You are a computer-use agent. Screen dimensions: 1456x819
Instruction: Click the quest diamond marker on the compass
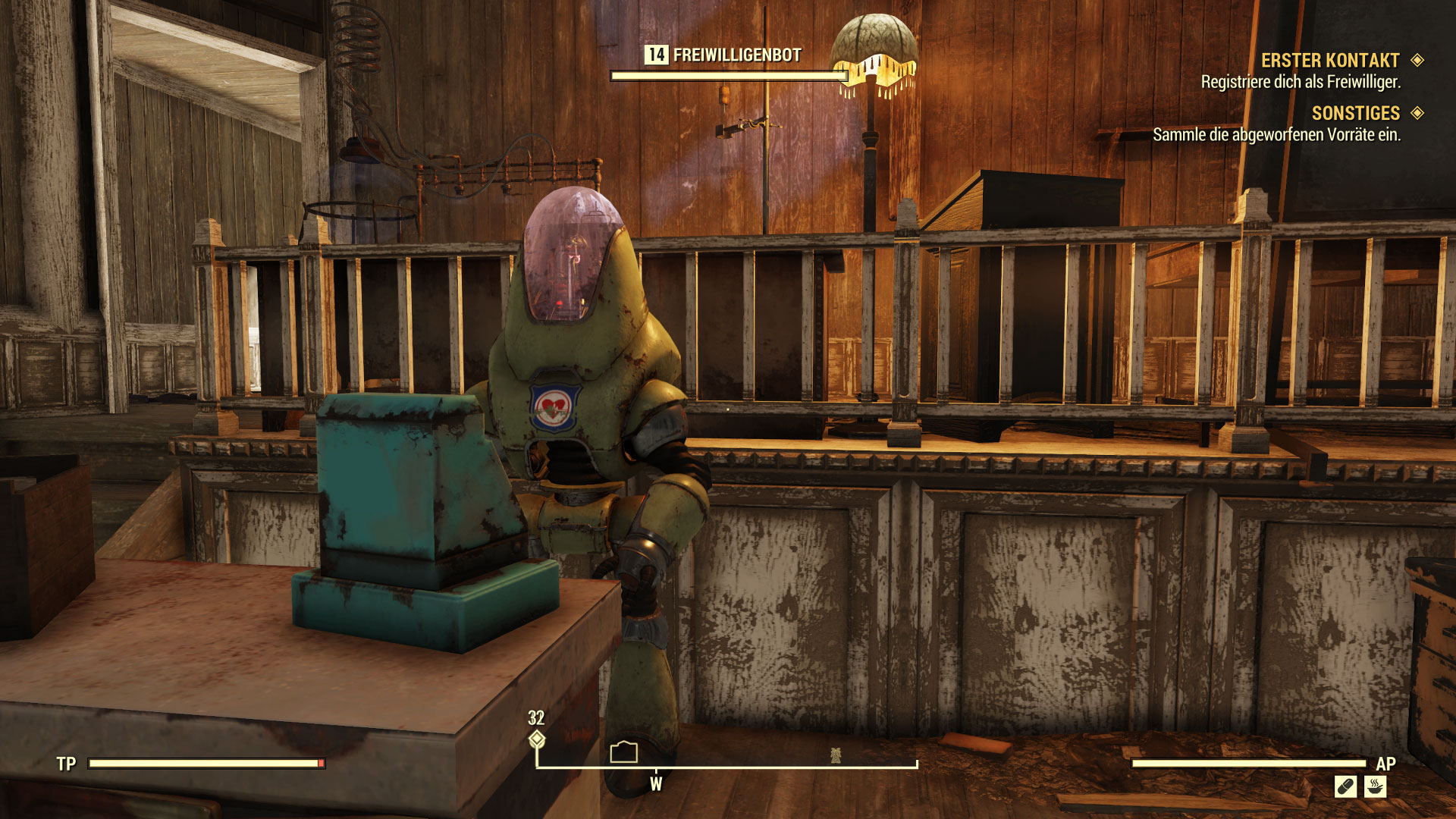pyautogui.click(x=537, y=739)
